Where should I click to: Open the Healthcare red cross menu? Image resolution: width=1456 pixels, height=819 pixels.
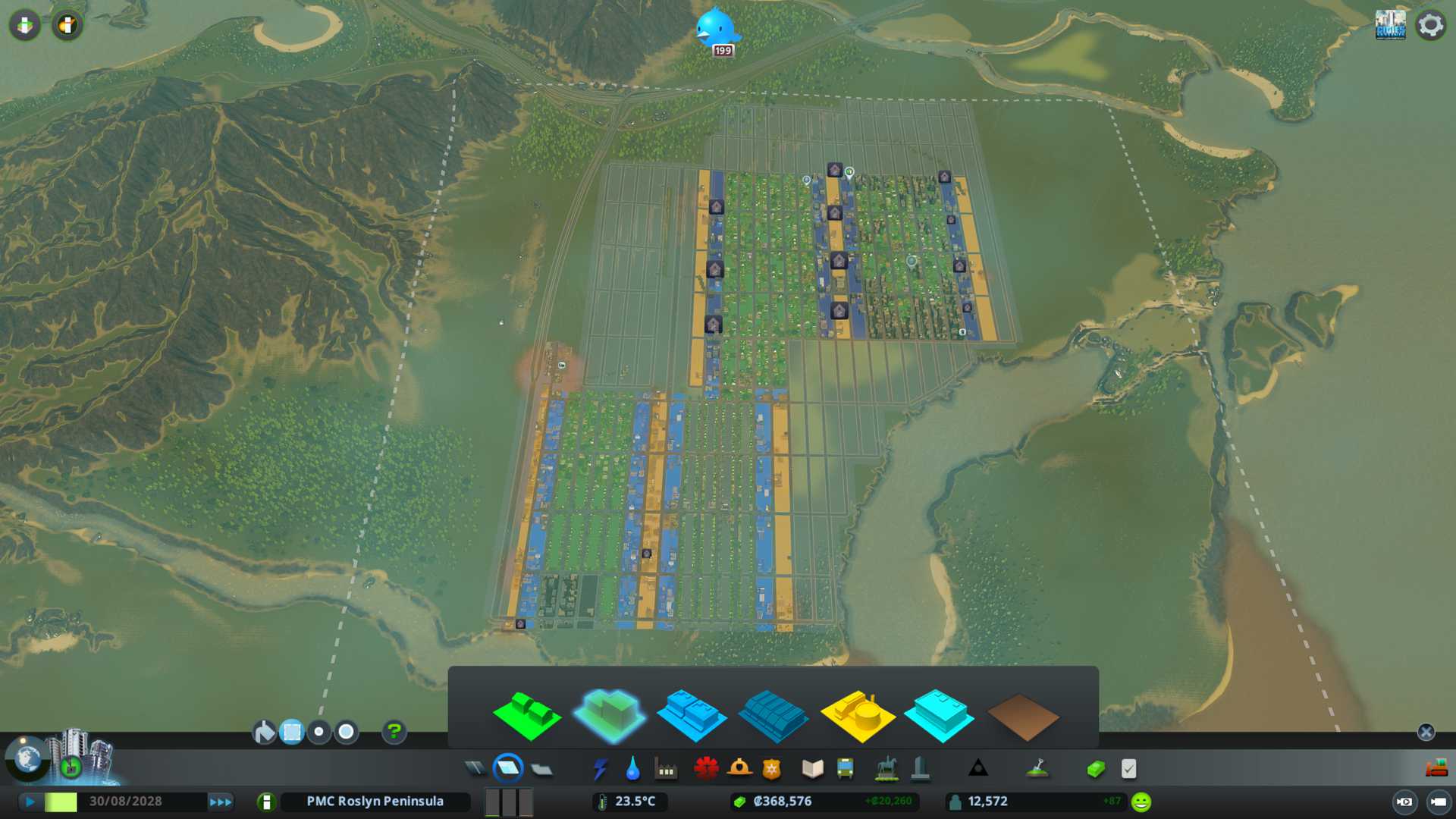tap(706, 769)
